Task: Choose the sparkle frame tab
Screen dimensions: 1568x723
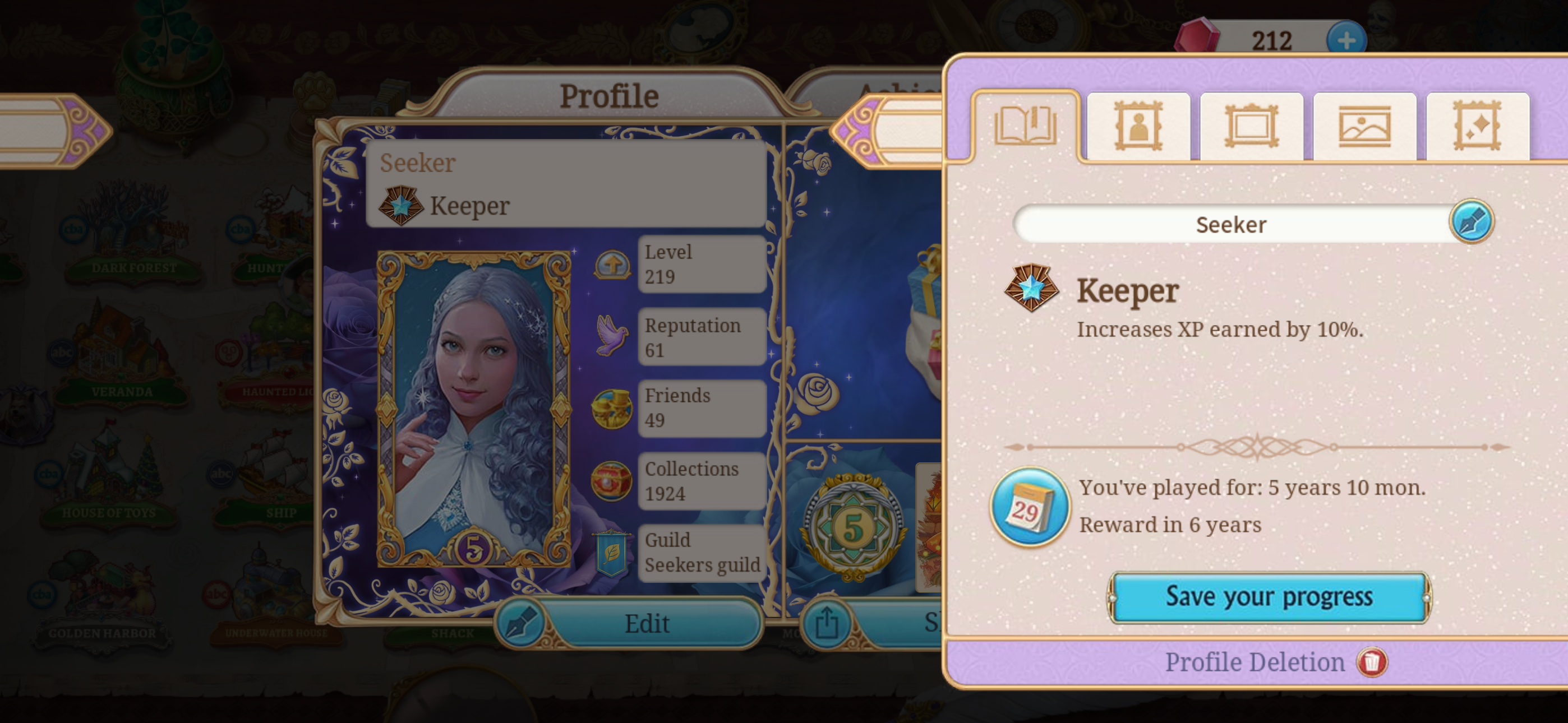Action: 1477,127
